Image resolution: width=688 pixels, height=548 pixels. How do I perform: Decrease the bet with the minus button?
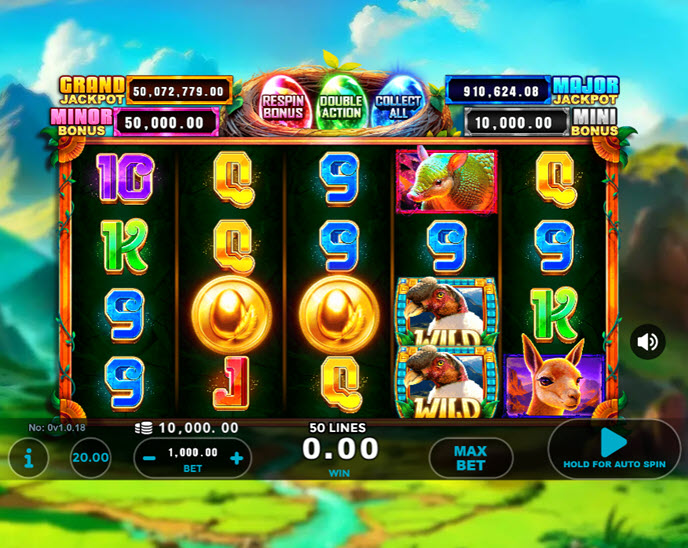[x=149, y=458]
